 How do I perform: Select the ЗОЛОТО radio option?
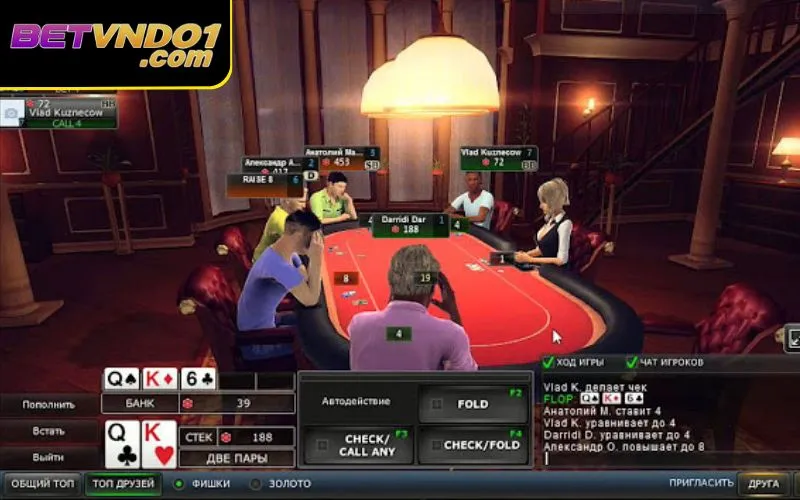[256, 484]
